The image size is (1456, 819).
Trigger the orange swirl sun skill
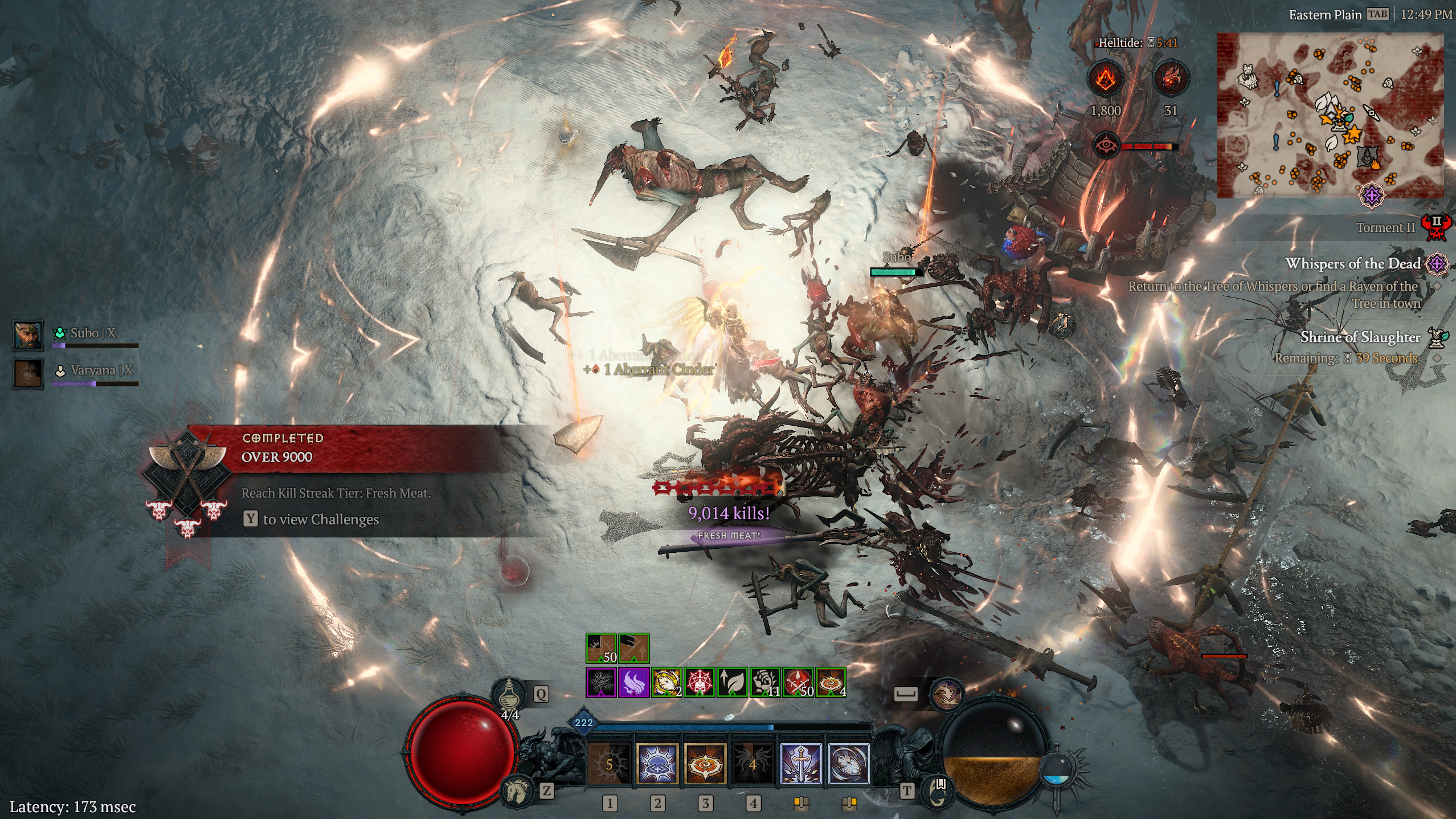tap(705, 764)
